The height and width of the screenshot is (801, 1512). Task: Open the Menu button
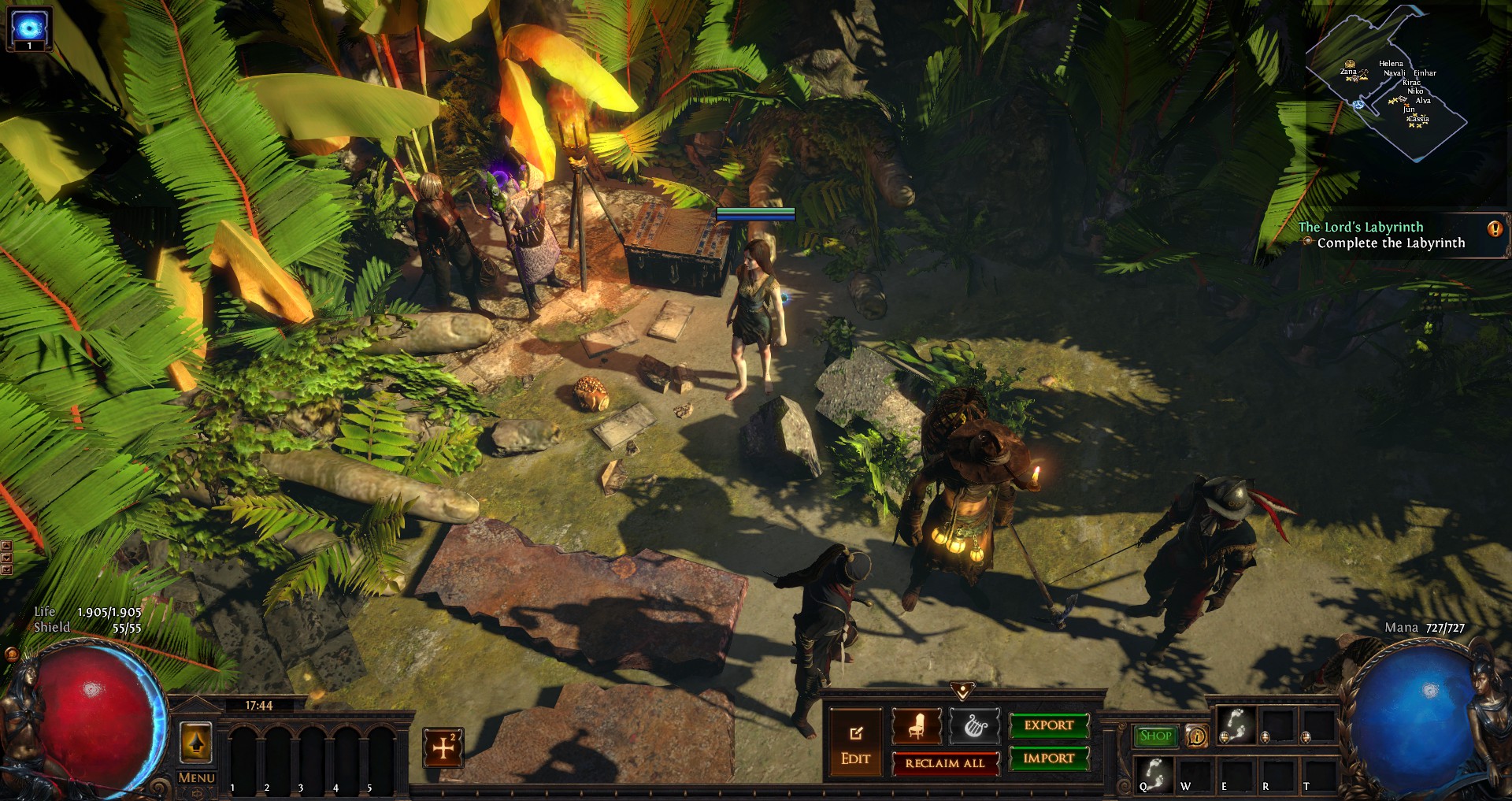tap(196, 778)
